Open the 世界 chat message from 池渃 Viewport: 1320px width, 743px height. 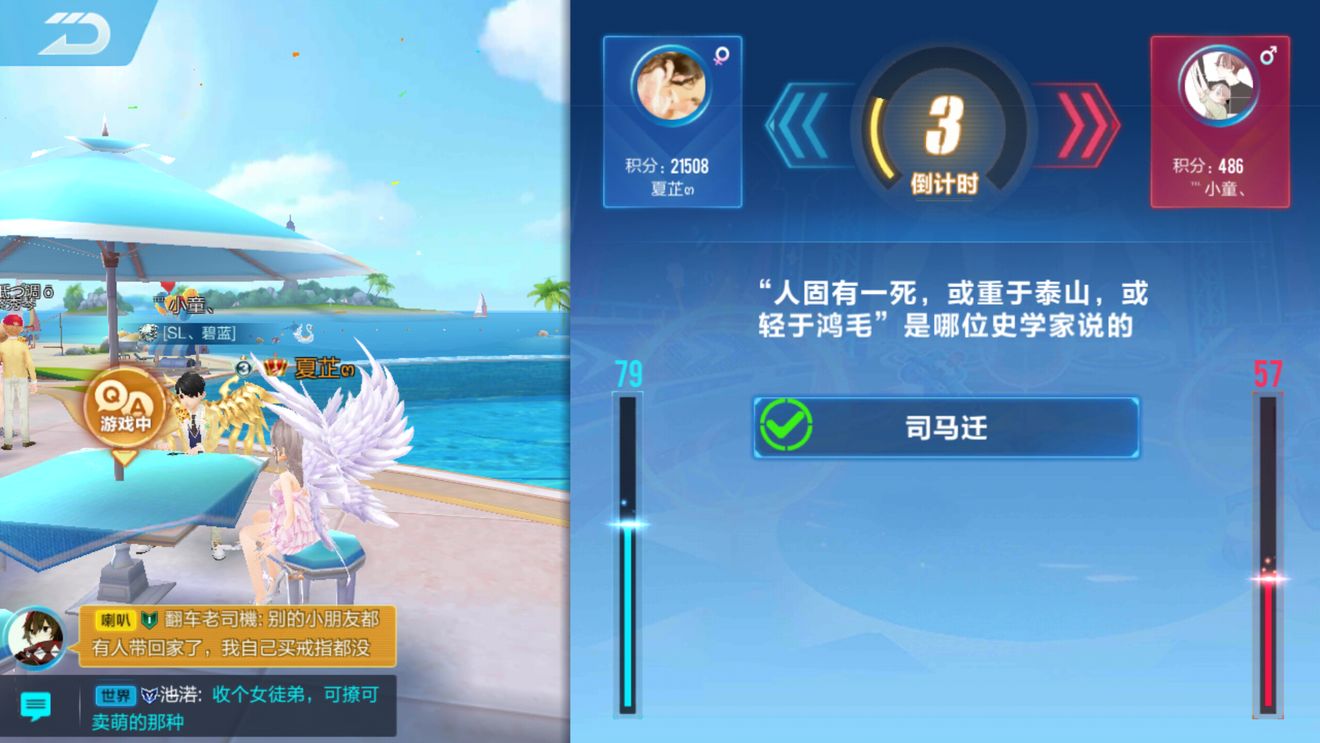click(x=236, y=706)
